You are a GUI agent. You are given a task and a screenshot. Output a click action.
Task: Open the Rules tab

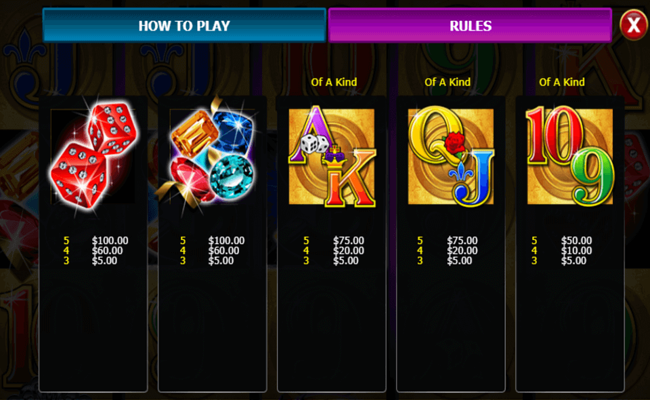(469, 26)
